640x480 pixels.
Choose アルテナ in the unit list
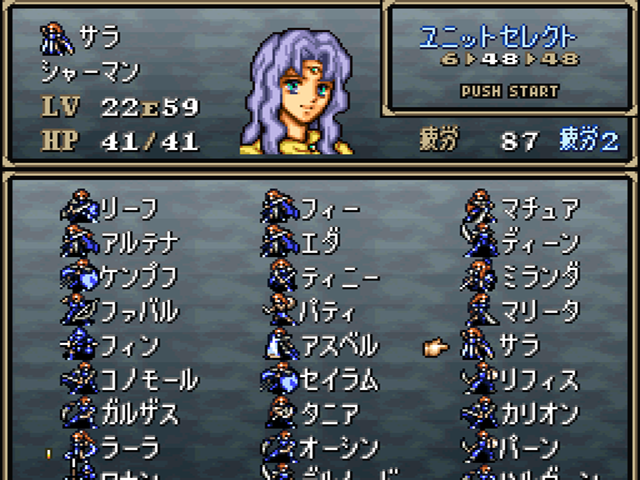point(138,243)
